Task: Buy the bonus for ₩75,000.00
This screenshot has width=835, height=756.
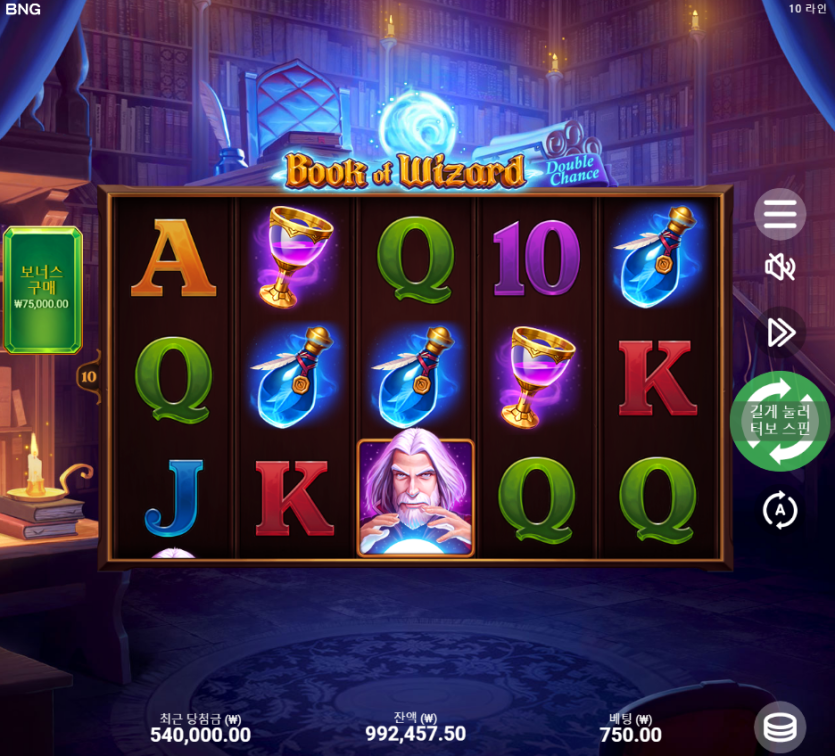Action: pos(42,290)
